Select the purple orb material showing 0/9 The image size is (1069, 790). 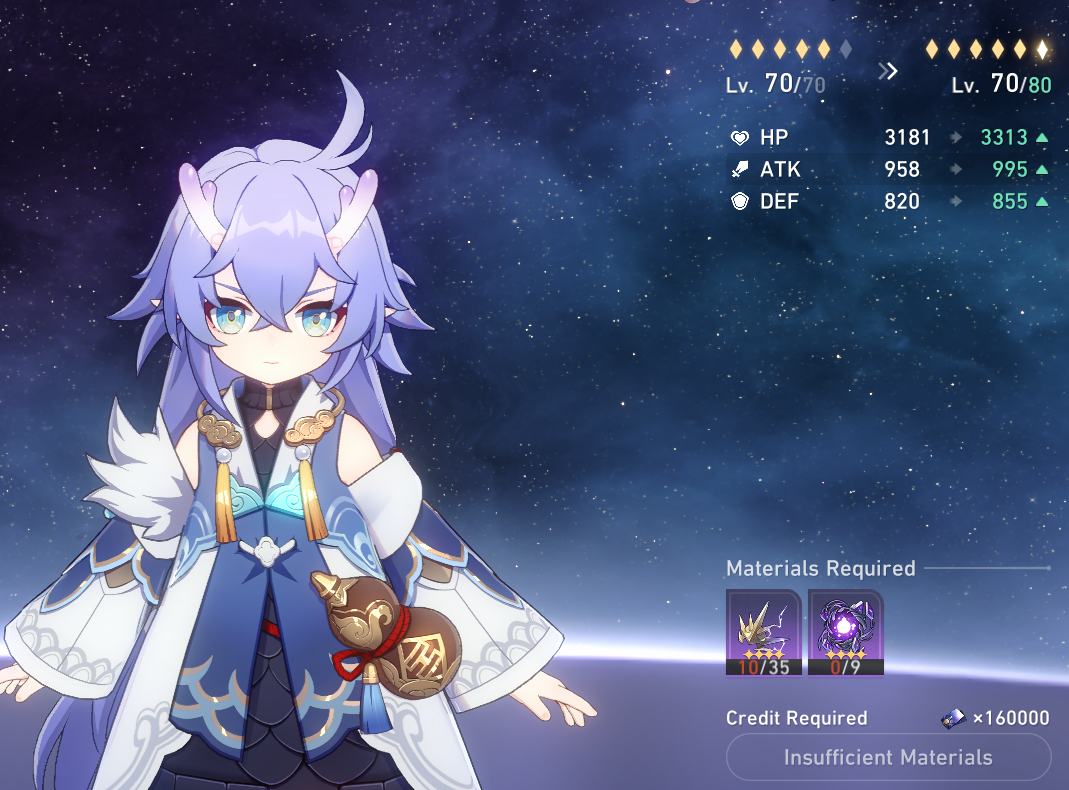tap(845, 632)
